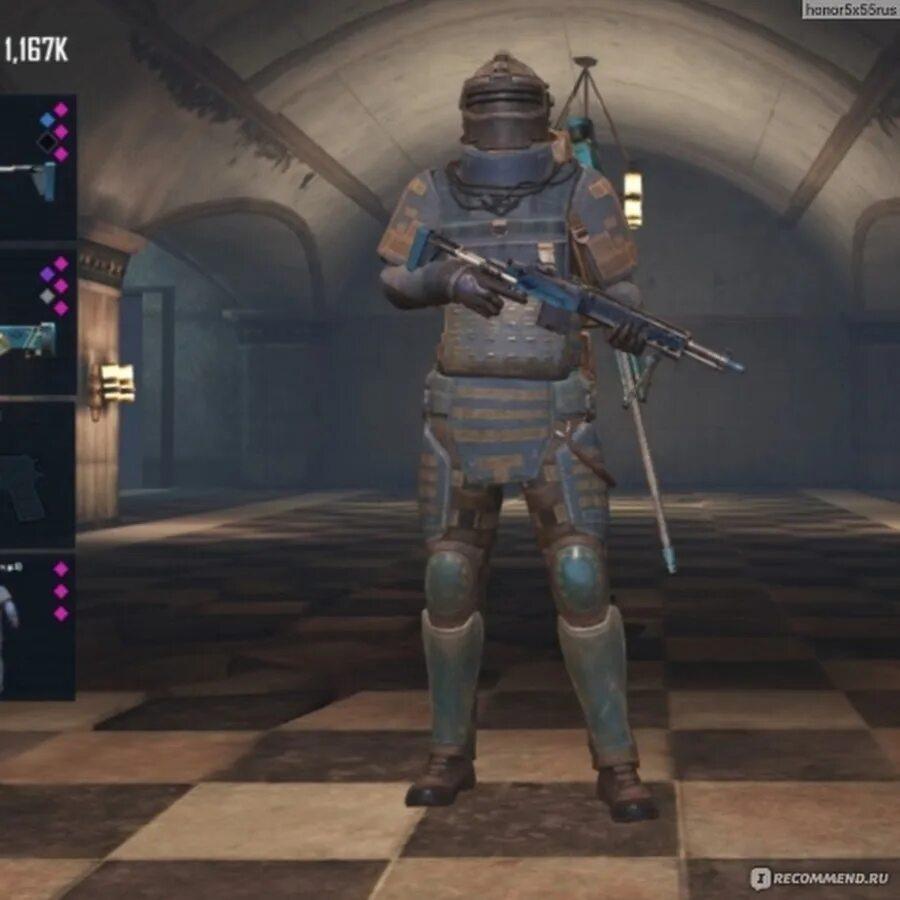Choose the empty pistol slot
Screen dimensions: 900x900
pos(35,475)
